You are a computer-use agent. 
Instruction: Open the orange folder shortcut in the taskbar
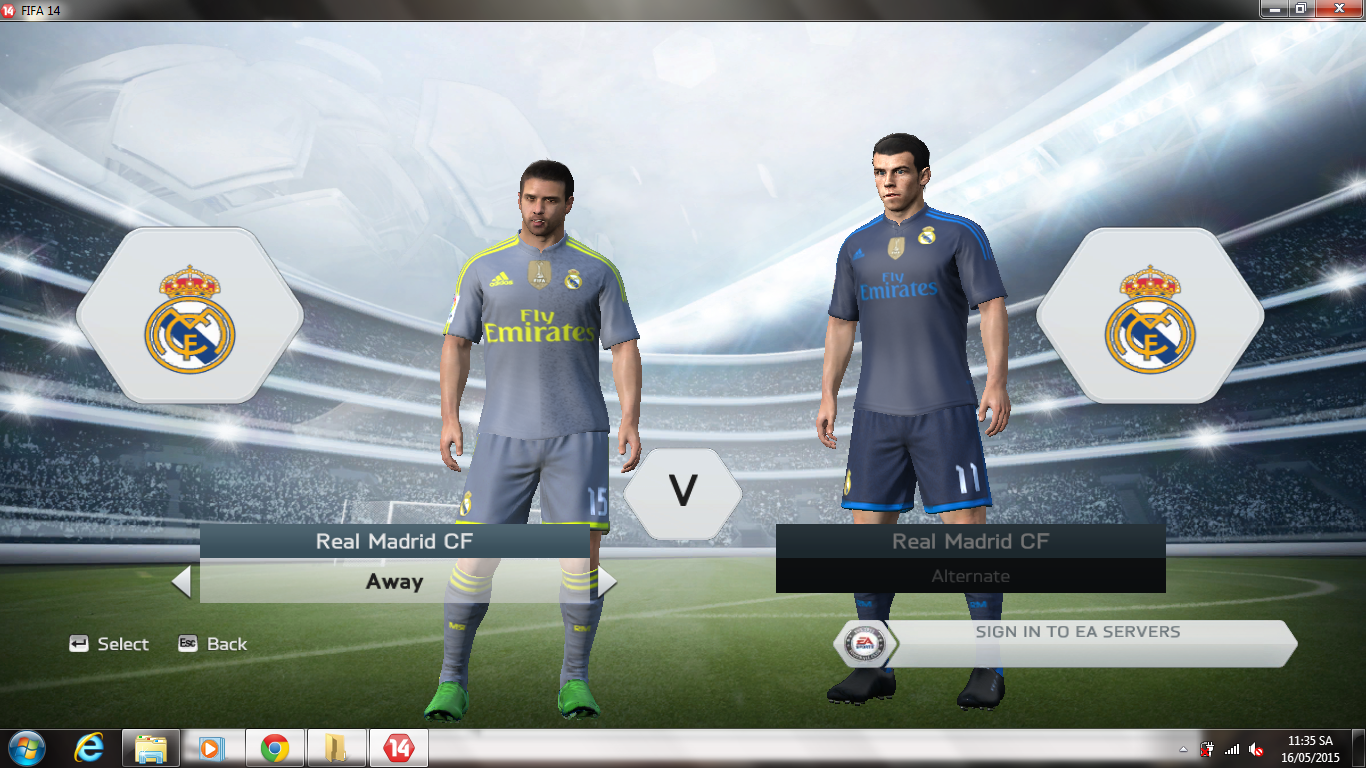tap(336, 748)
